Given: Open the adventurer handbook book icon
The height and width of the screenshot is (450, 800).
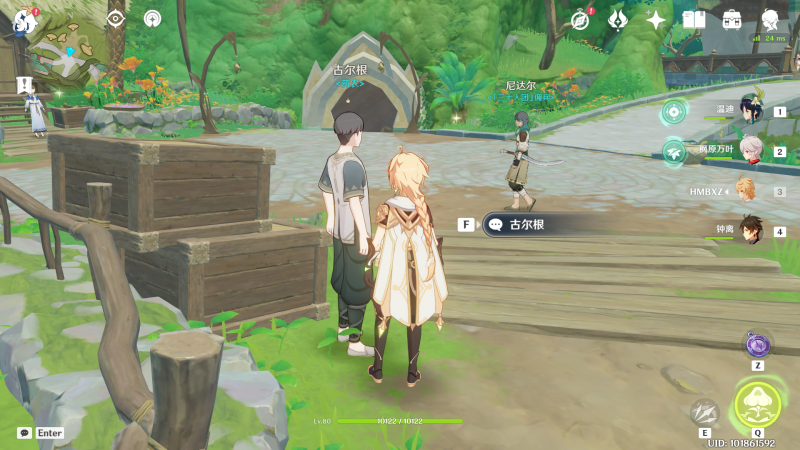Looking at the screenshot, I should 694,20.
